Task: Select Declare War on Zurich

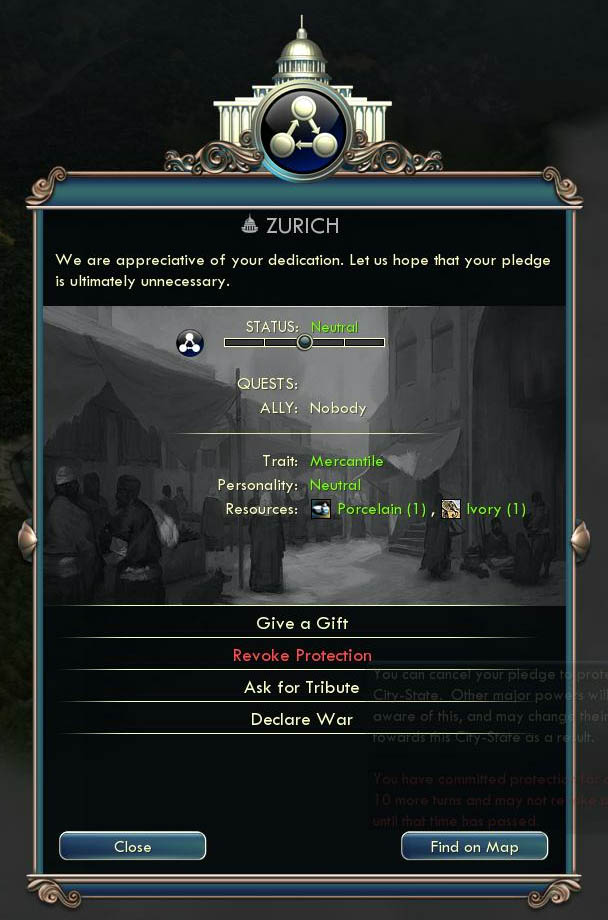Action: click(302, 719)
